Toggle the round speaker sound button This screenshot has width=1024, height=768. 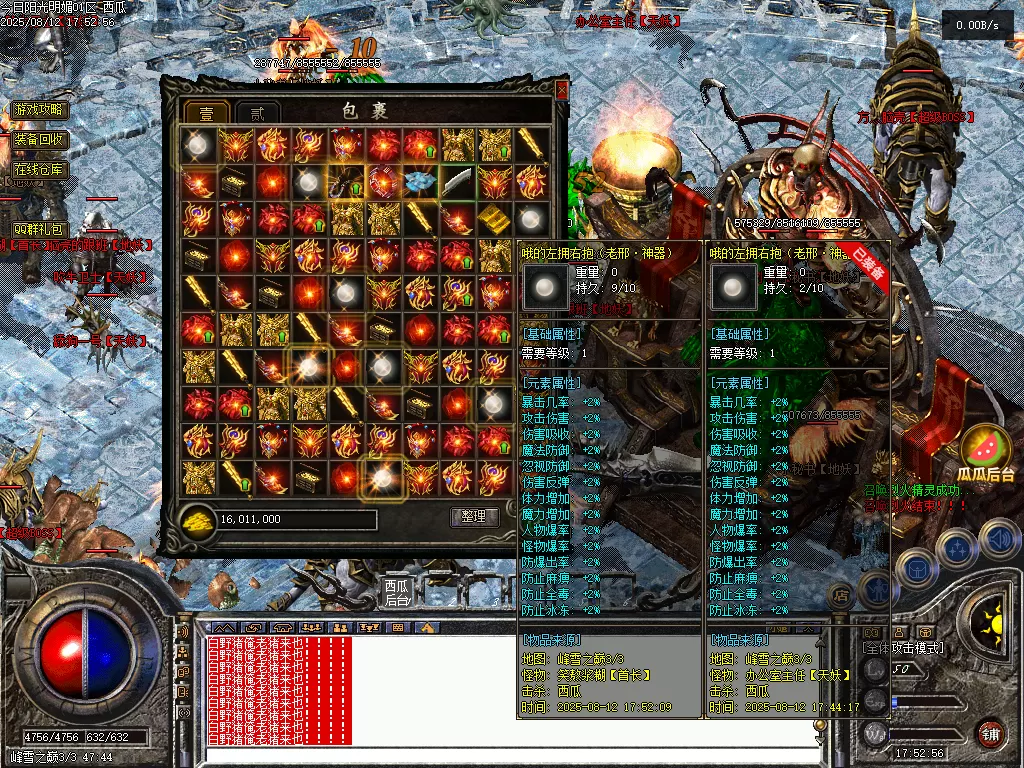999,538
